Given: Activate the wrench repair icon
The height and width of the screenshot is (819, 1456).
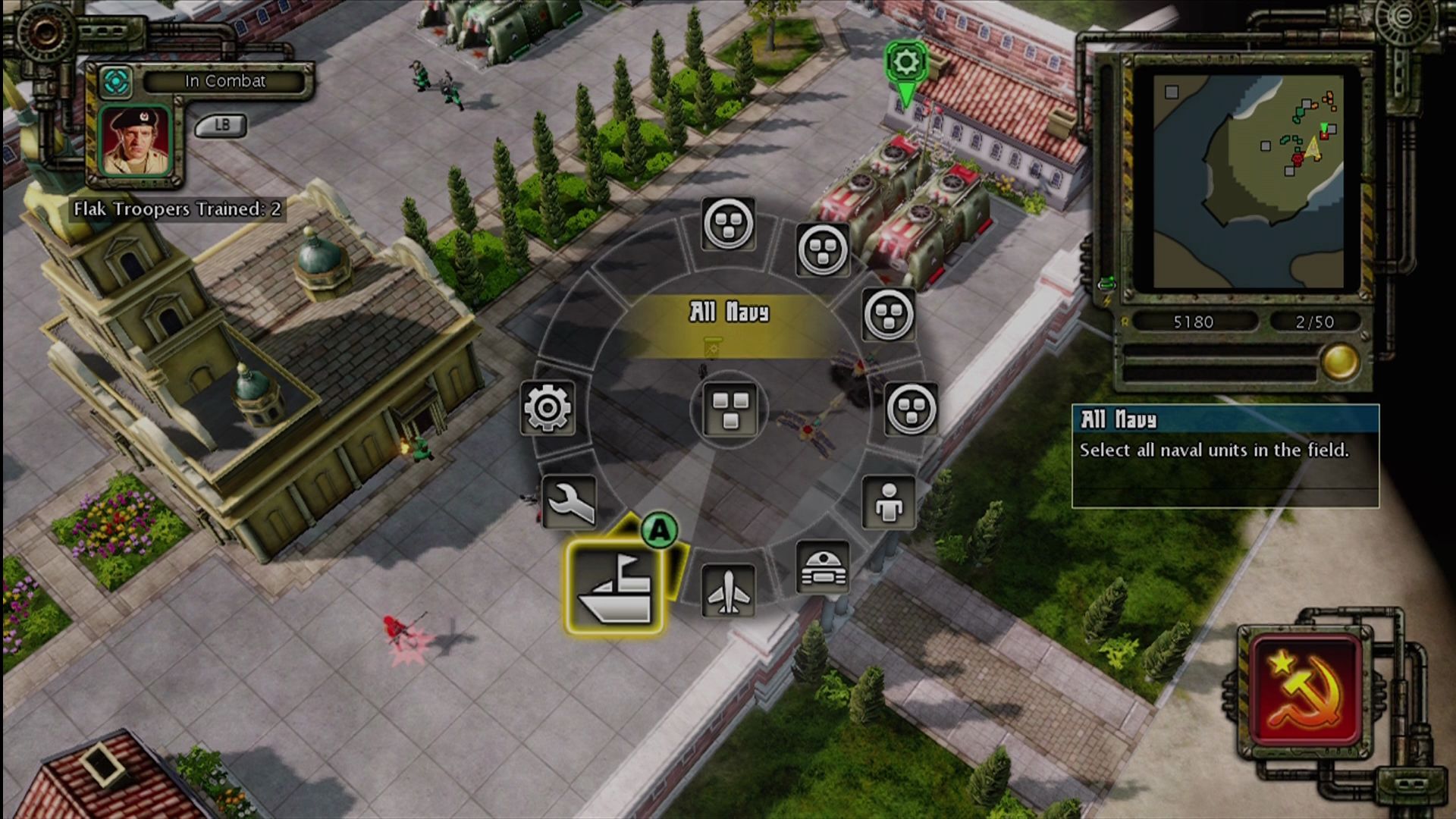Looking at the screenshot, I should click(x=570, y=502).
